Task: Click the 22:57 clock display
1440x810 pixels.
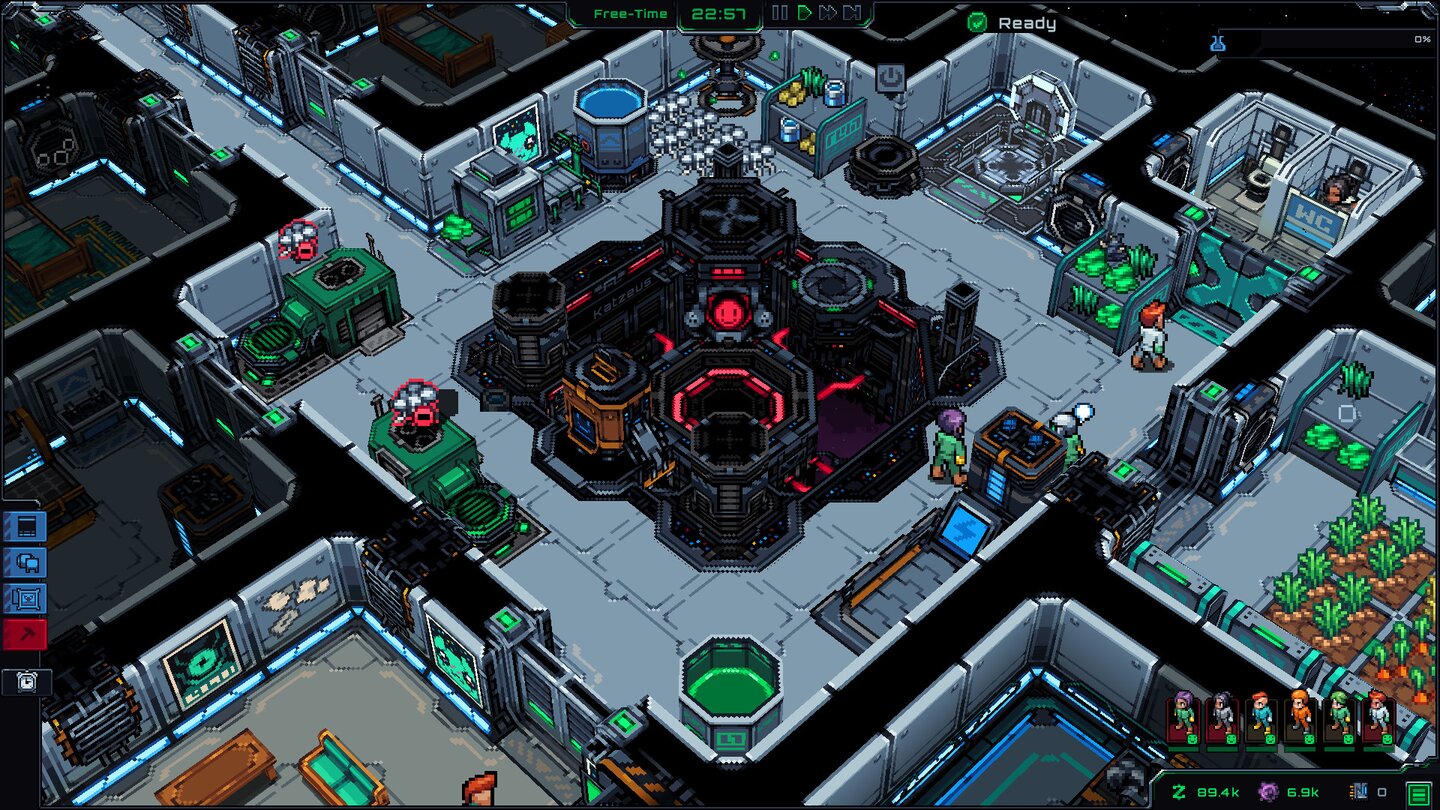Action: [x=718, y=14]
